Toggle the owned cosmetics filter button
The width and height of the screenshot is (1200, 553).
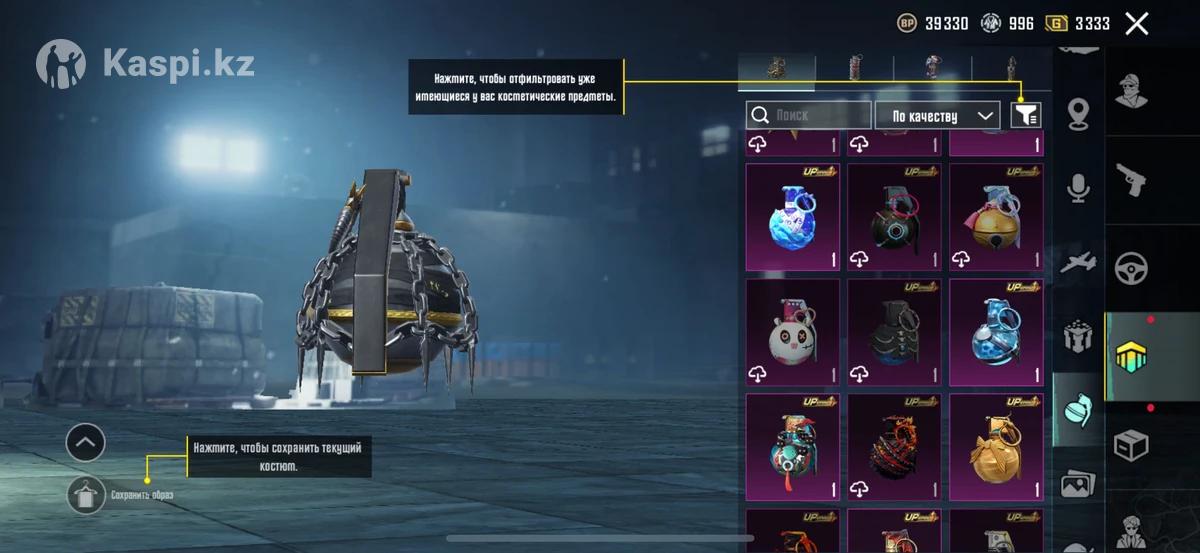click(x=1026, y=115)
